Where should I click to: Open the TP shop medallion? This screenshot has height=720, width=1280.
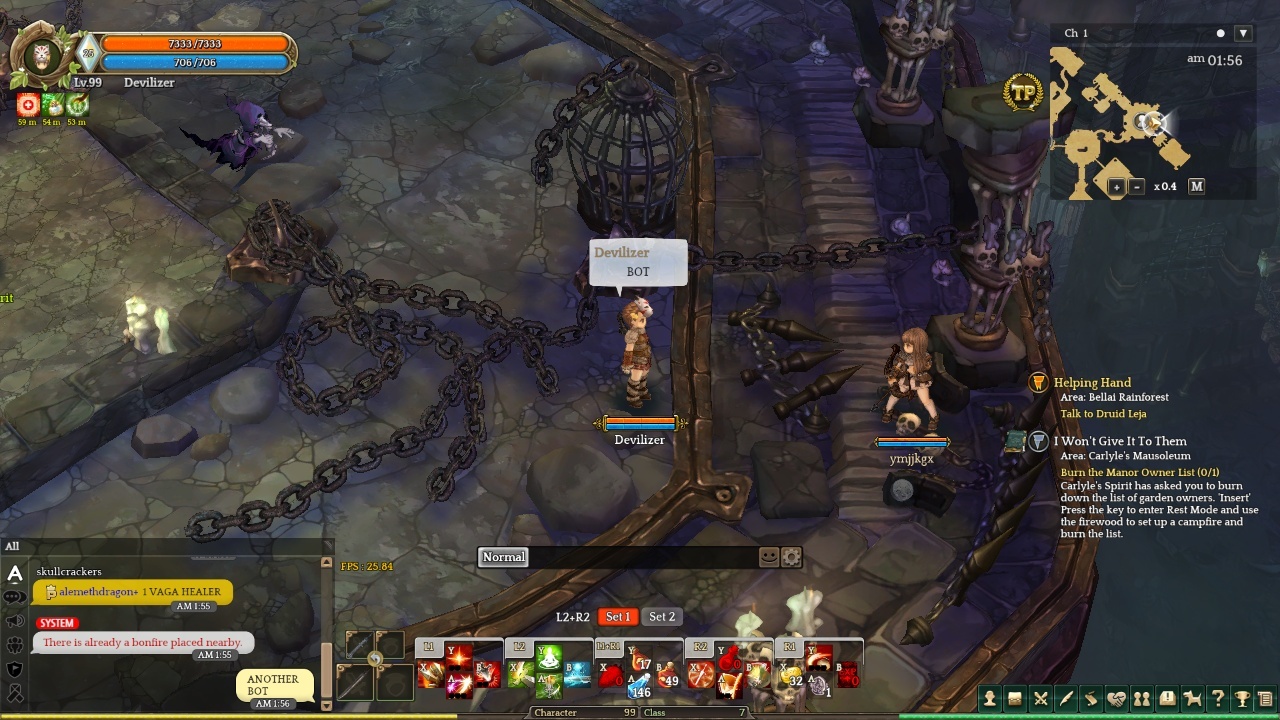coord(1023,93)
